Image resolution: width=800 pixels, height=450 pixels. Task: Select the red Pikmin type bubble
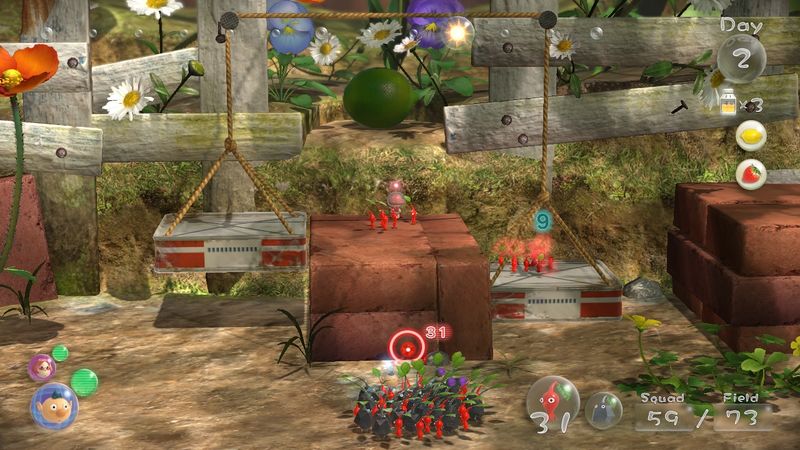pyautogui.click(x=553, y=403)
